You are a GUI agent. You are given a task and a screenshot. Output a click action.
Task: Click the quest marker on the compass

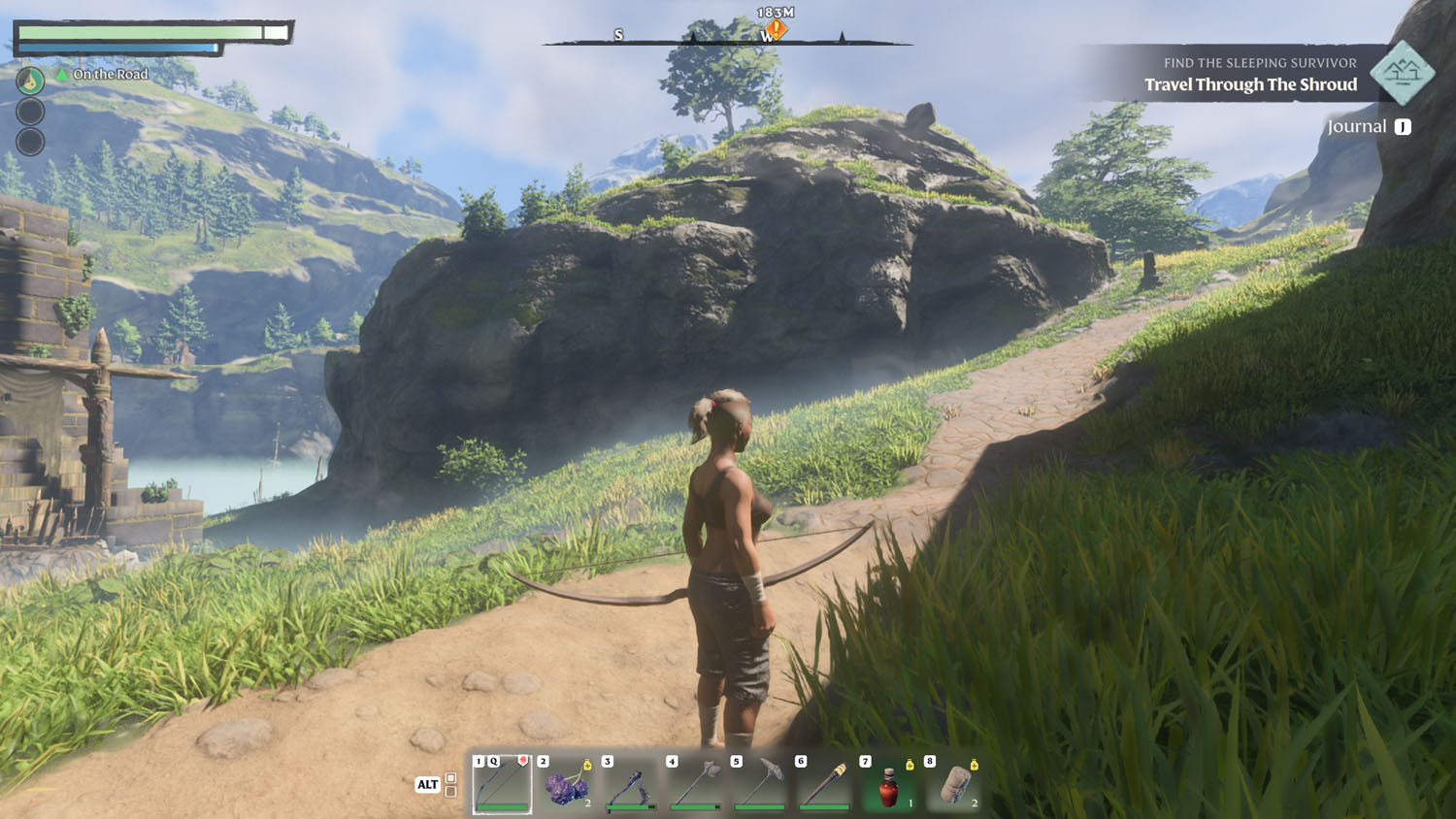pos(776,30)
